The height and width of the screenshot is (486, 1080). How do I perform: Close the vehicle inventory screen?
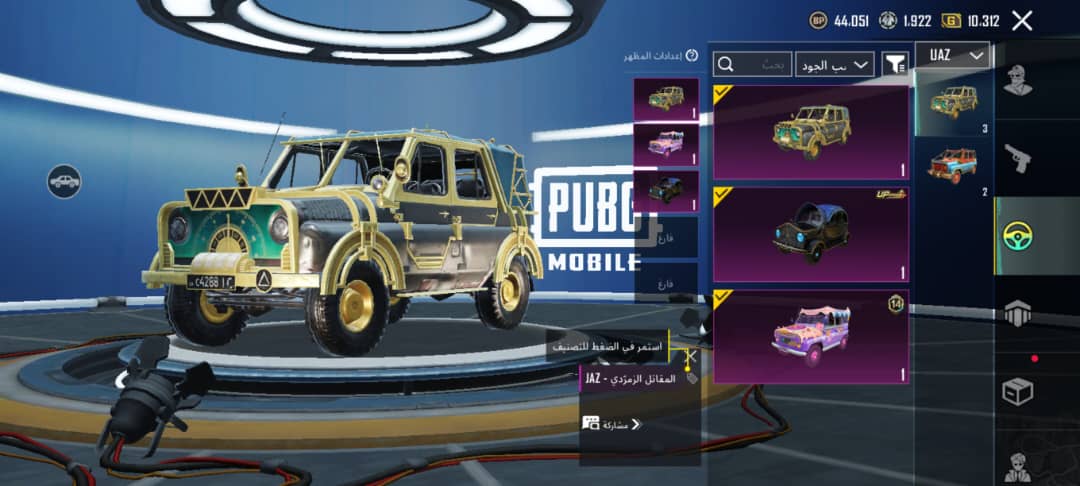click(1021, 20)
